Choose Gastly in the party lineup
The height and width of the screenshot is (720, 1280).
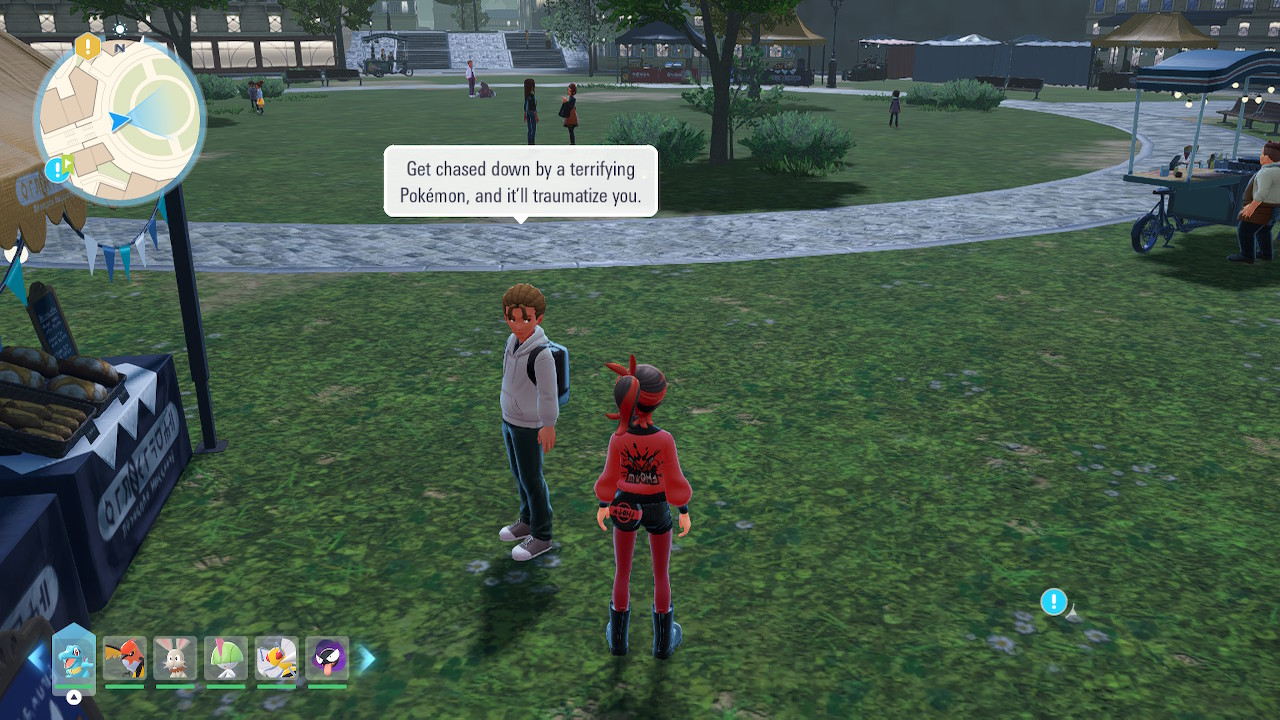click(x=327, y=658)
